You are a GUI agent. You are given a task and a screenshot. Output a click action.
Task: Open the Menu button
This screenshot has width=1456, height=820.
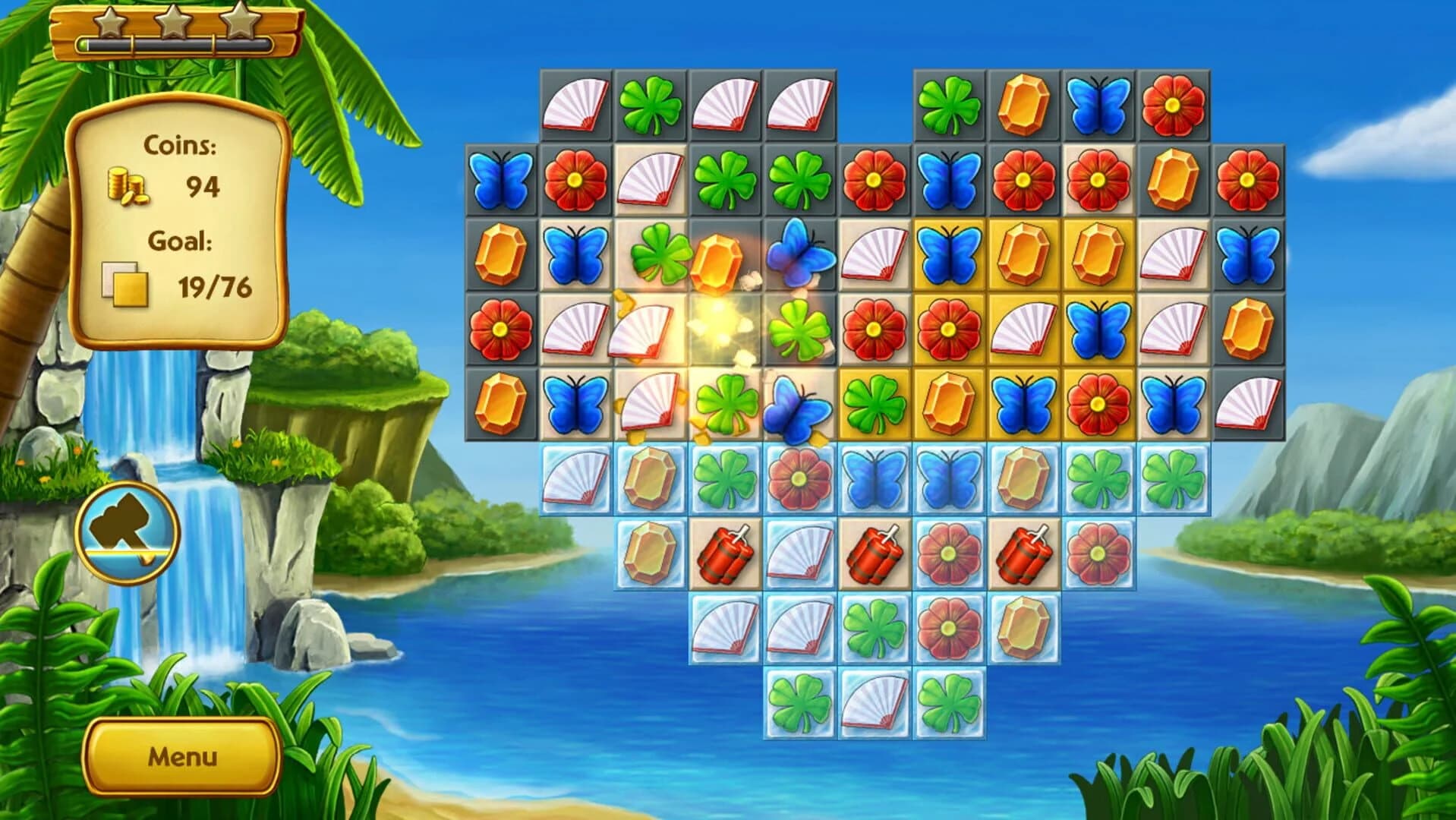pos(182,756)
